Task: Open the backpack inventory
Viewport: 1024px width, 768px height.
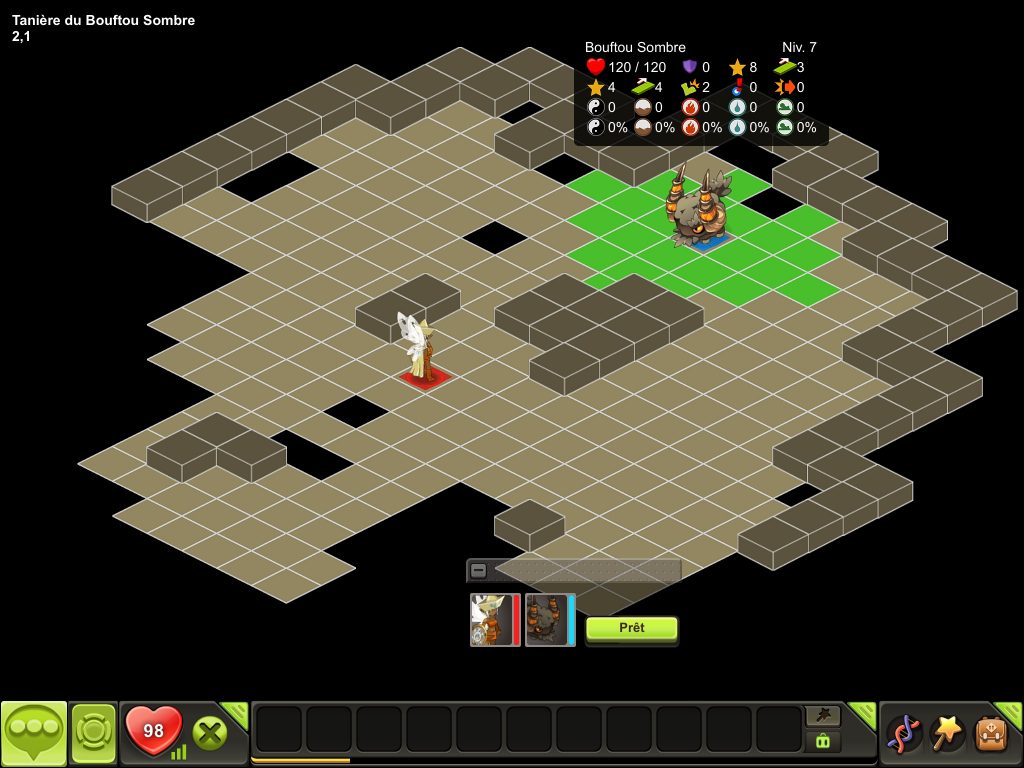Action: coord(990,733)
